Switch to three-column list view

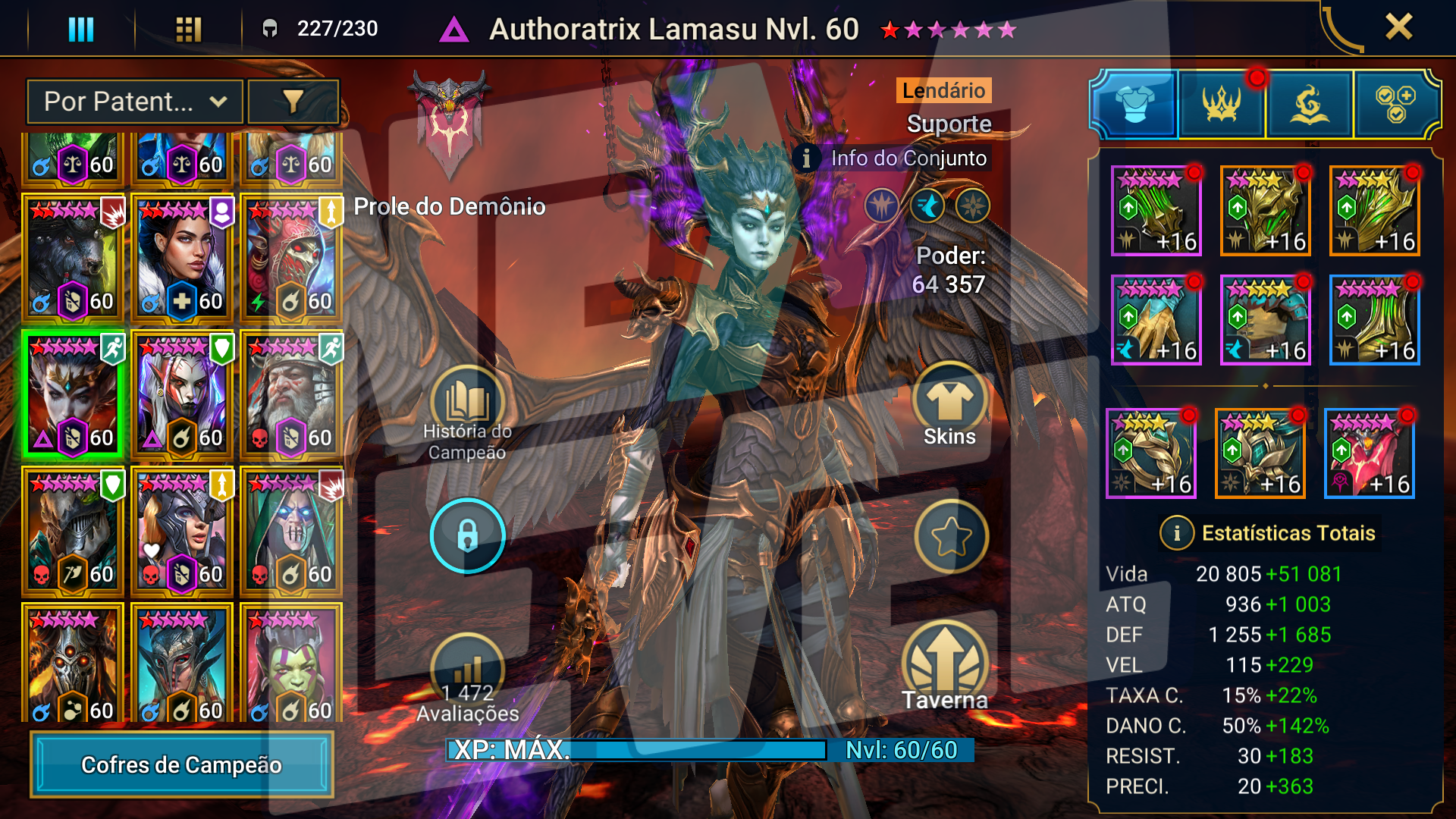(x=81, y=29)
